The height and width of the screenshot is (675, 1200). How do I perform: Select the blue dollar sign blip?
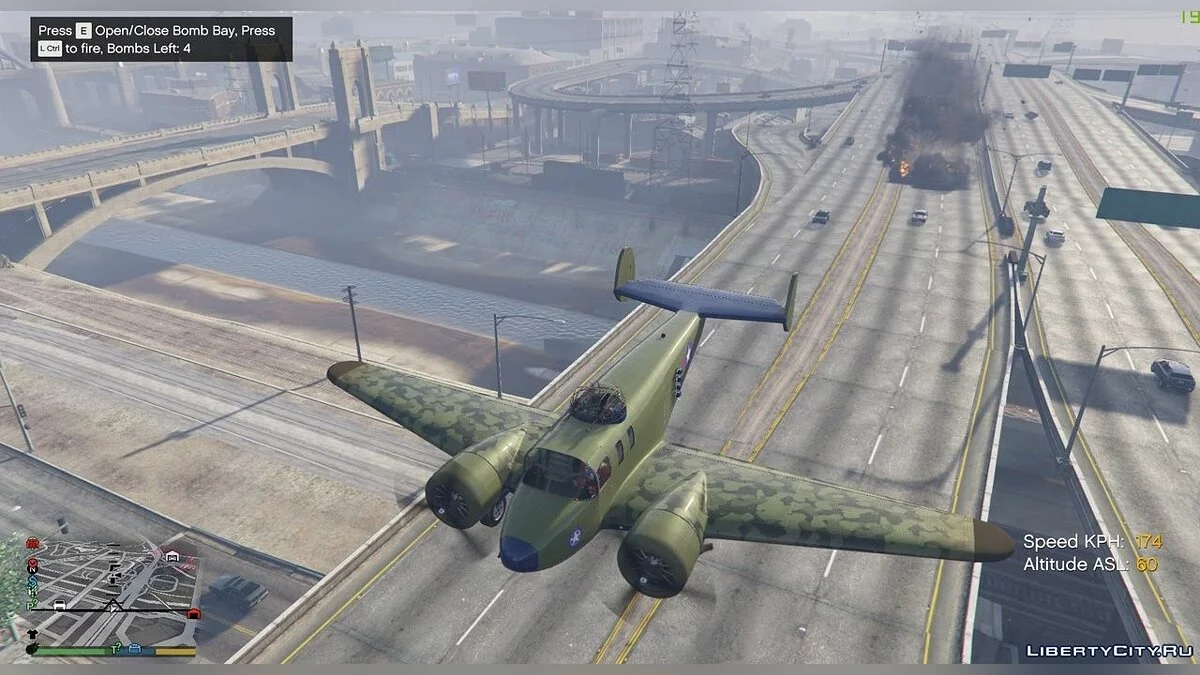pyautogui.click(x=33, y=582)
